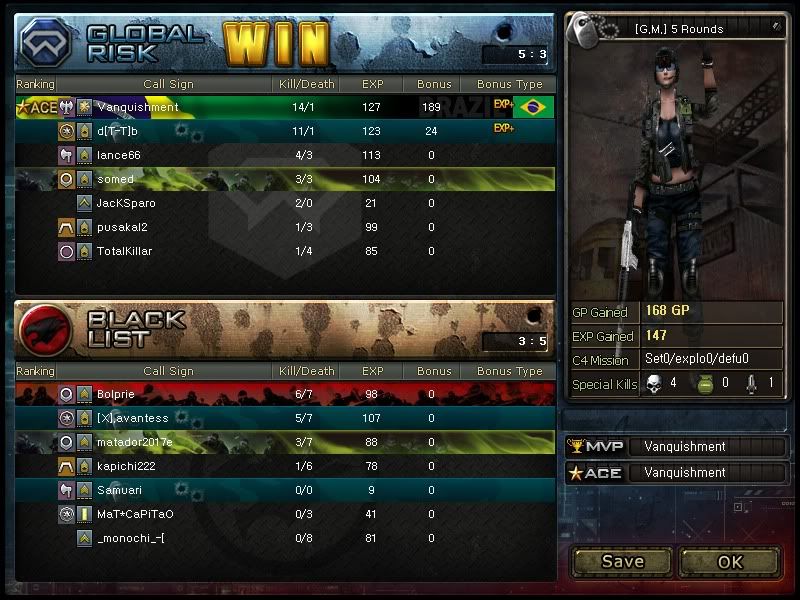
Task: Confirm results with the OK button
Action: coord(730,561)
